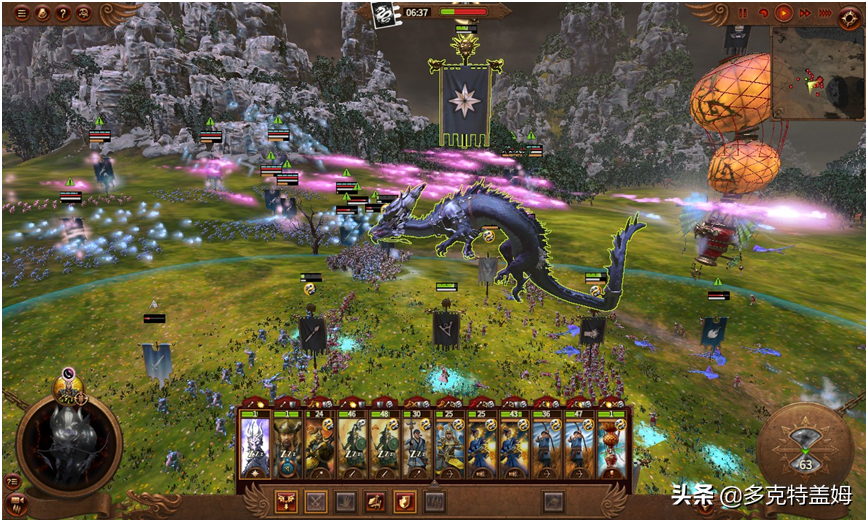Toggle the tactical map compass button

[x=849, y=14]
